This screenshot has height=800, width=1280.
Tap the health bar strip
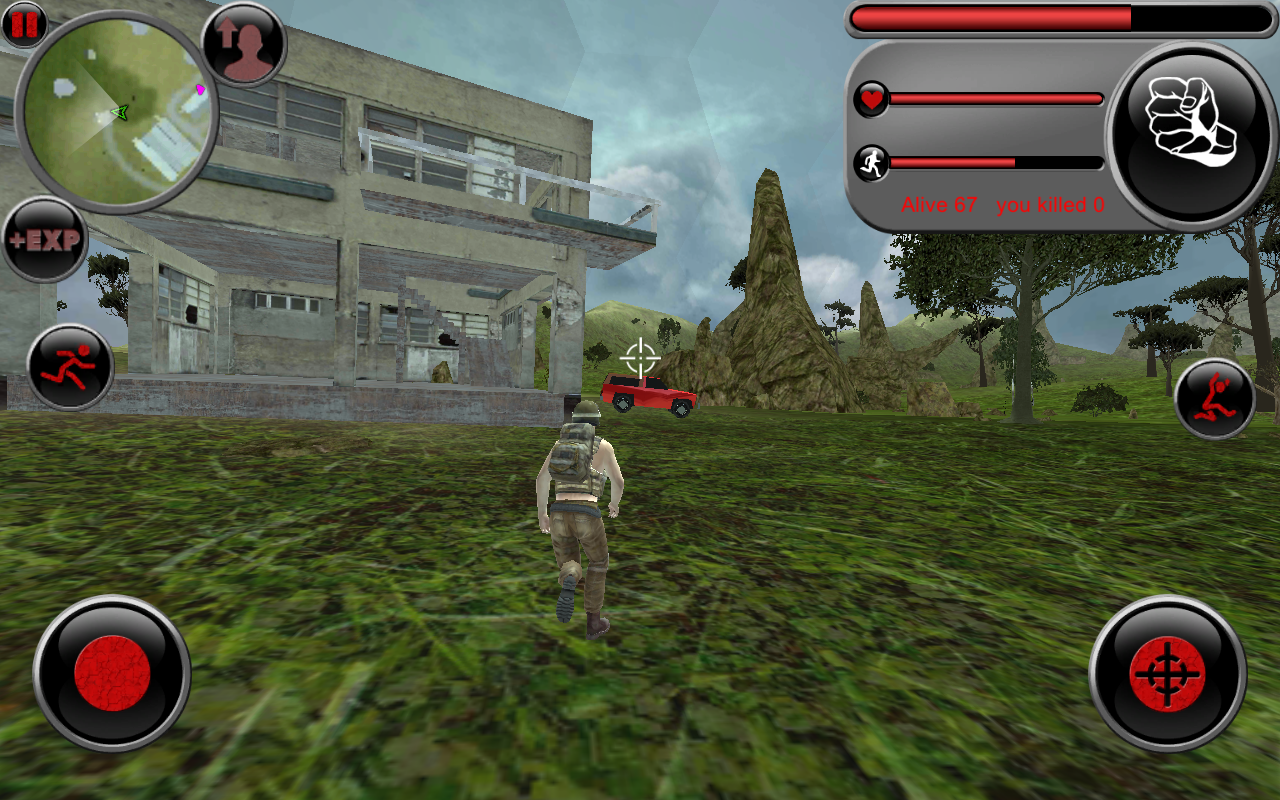[x=995, y=100]
